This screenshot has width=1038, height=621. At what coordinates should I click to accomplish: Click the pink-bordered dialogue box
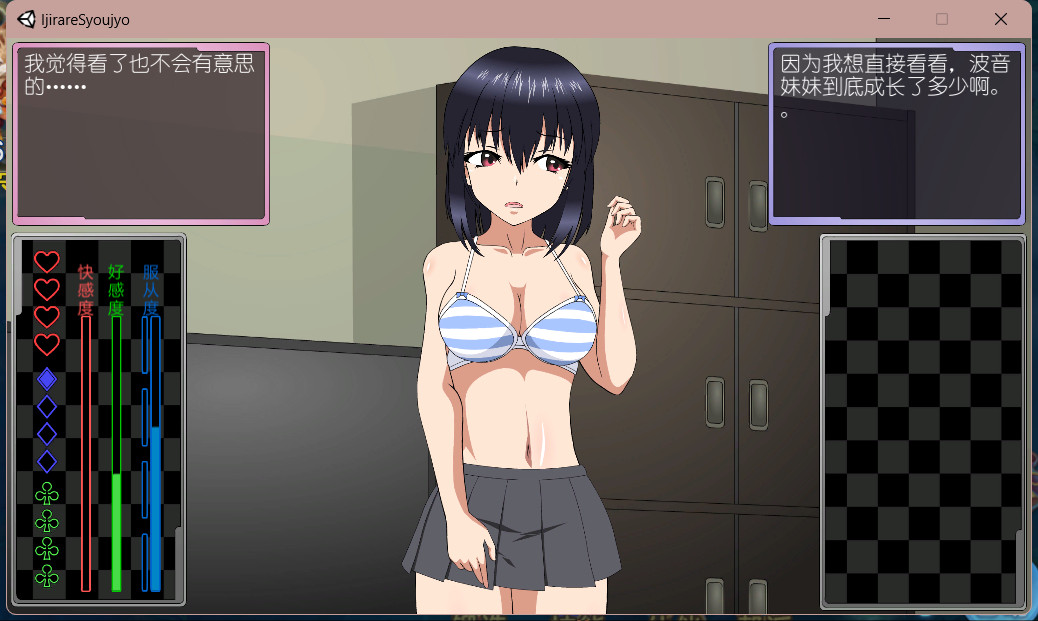pyautogui.click(x=141, y=133)
